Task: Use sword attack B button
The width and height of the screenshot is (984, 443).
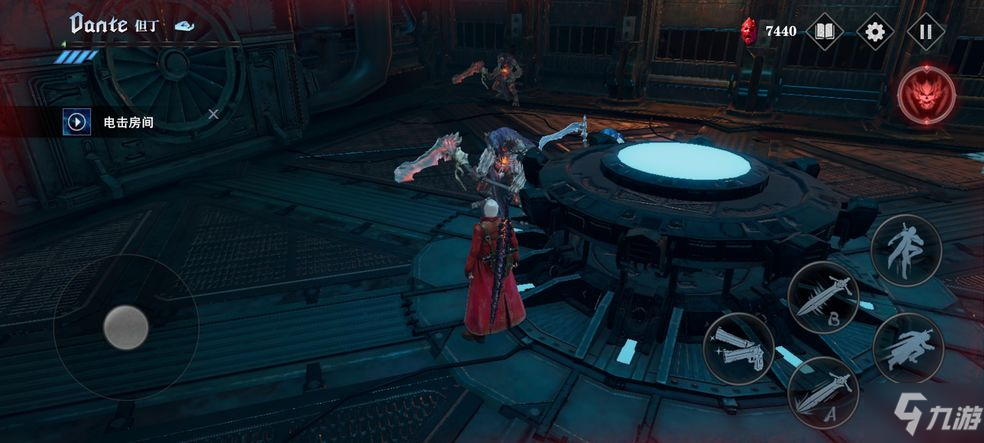Action: pos(824,297)
